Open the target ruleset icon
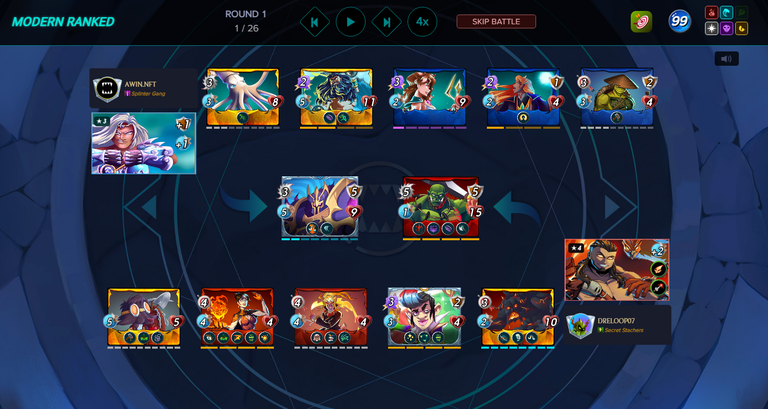 pos(642,21)
